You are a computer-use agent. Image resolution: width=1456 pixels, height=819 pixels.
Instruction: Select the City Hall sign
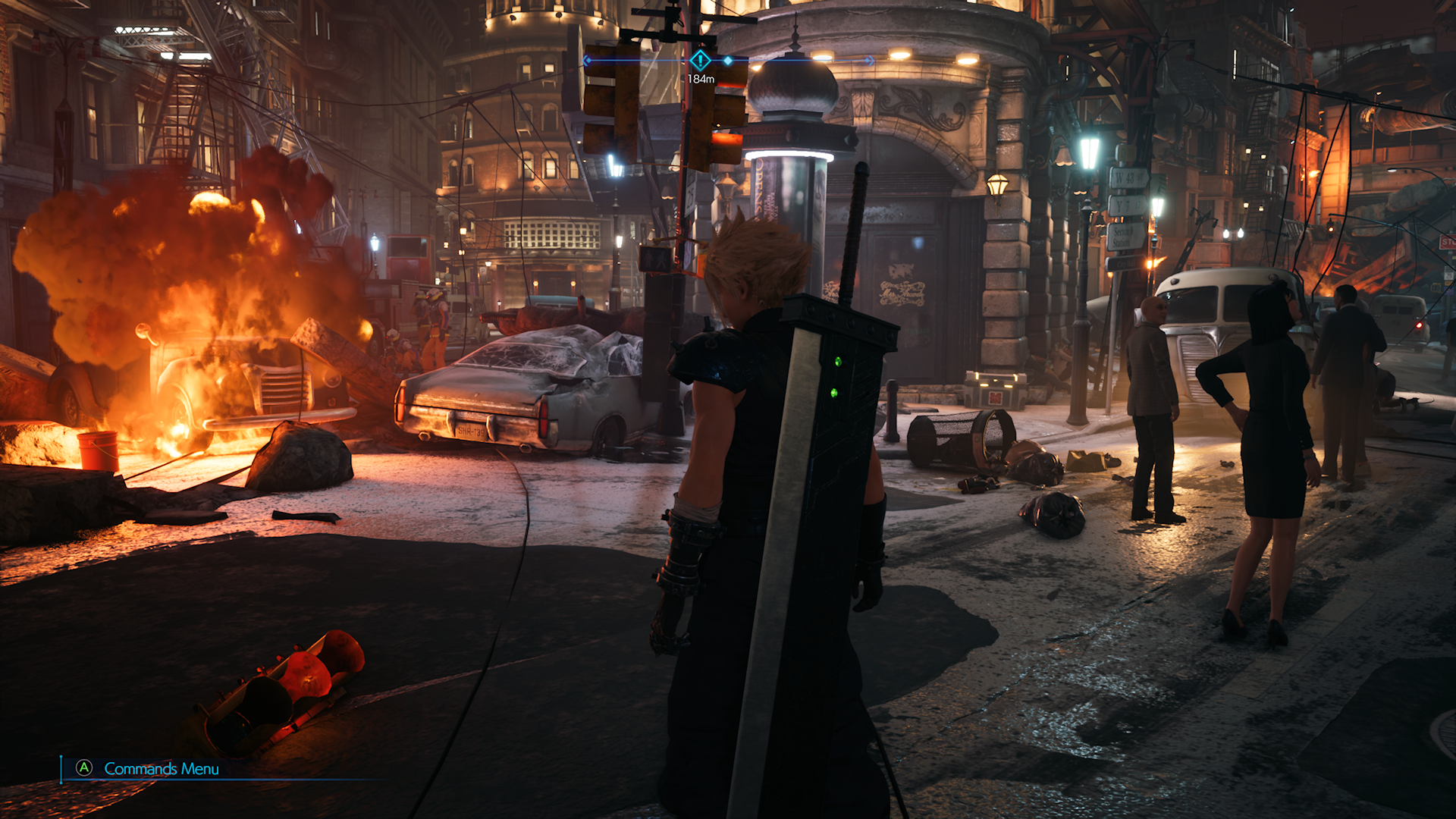pos(1127,264)
